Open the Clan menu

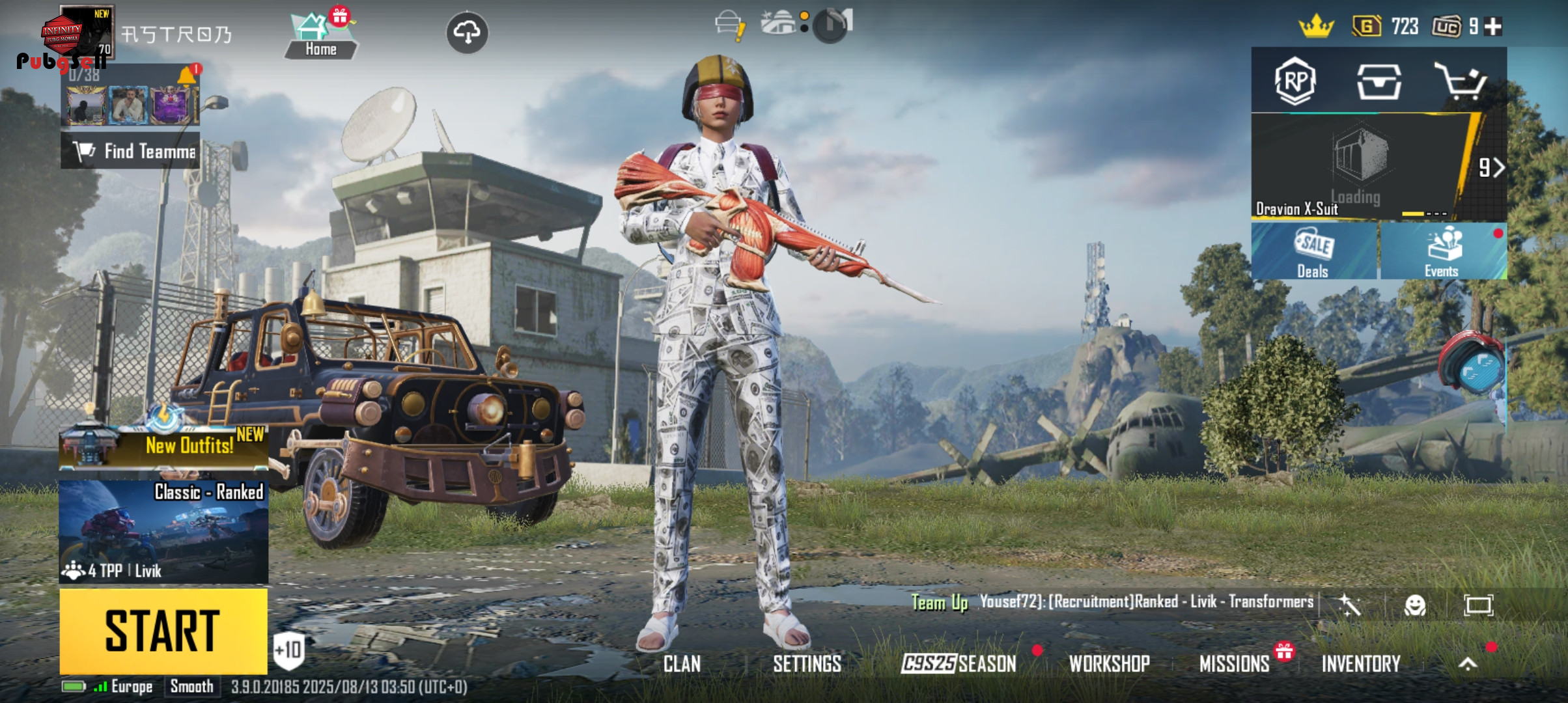pos(682,664)
